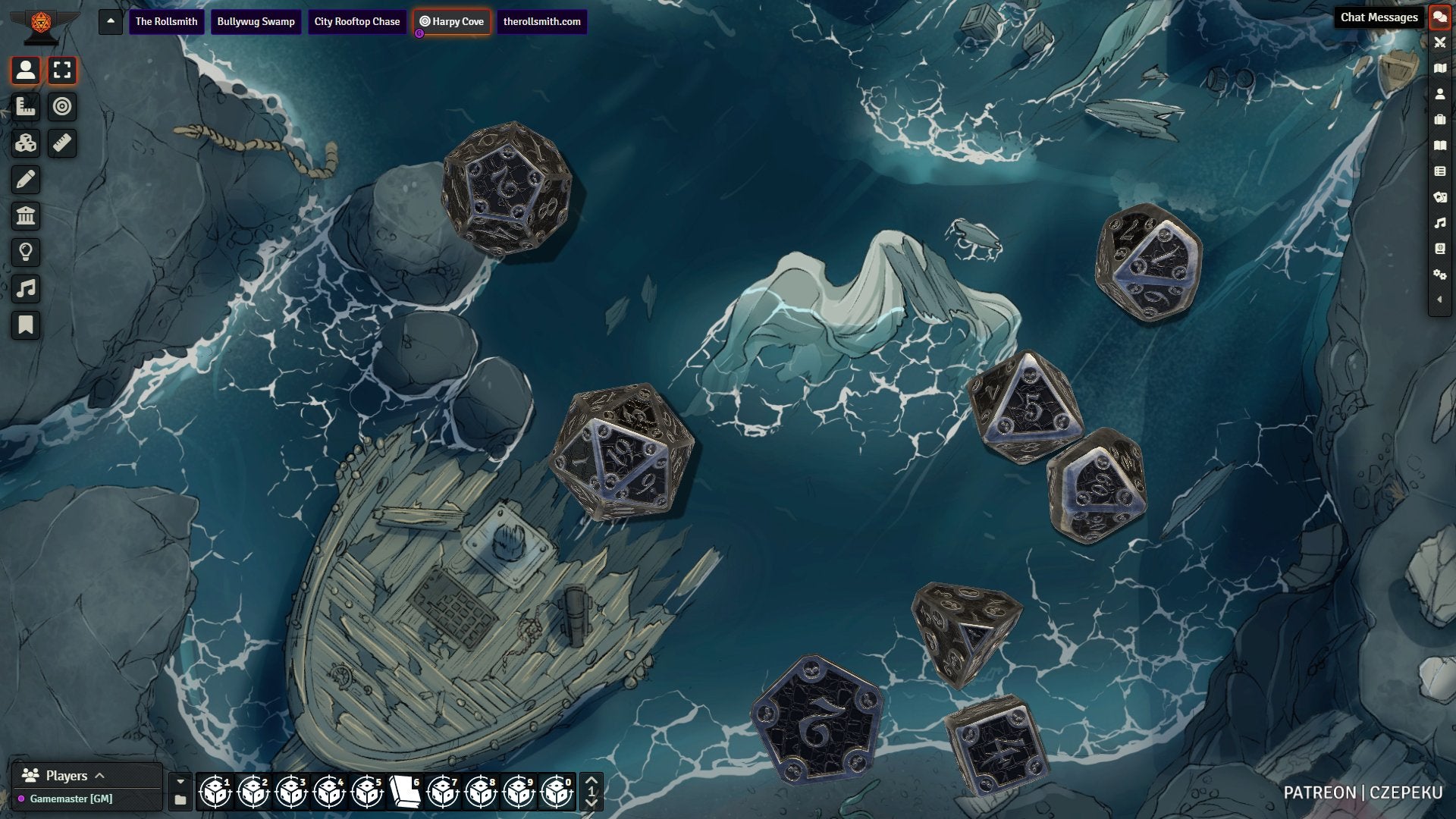Select the lighting lightbulb controls
This screenshot has height=819, width=1456.
tap(26, 253)
